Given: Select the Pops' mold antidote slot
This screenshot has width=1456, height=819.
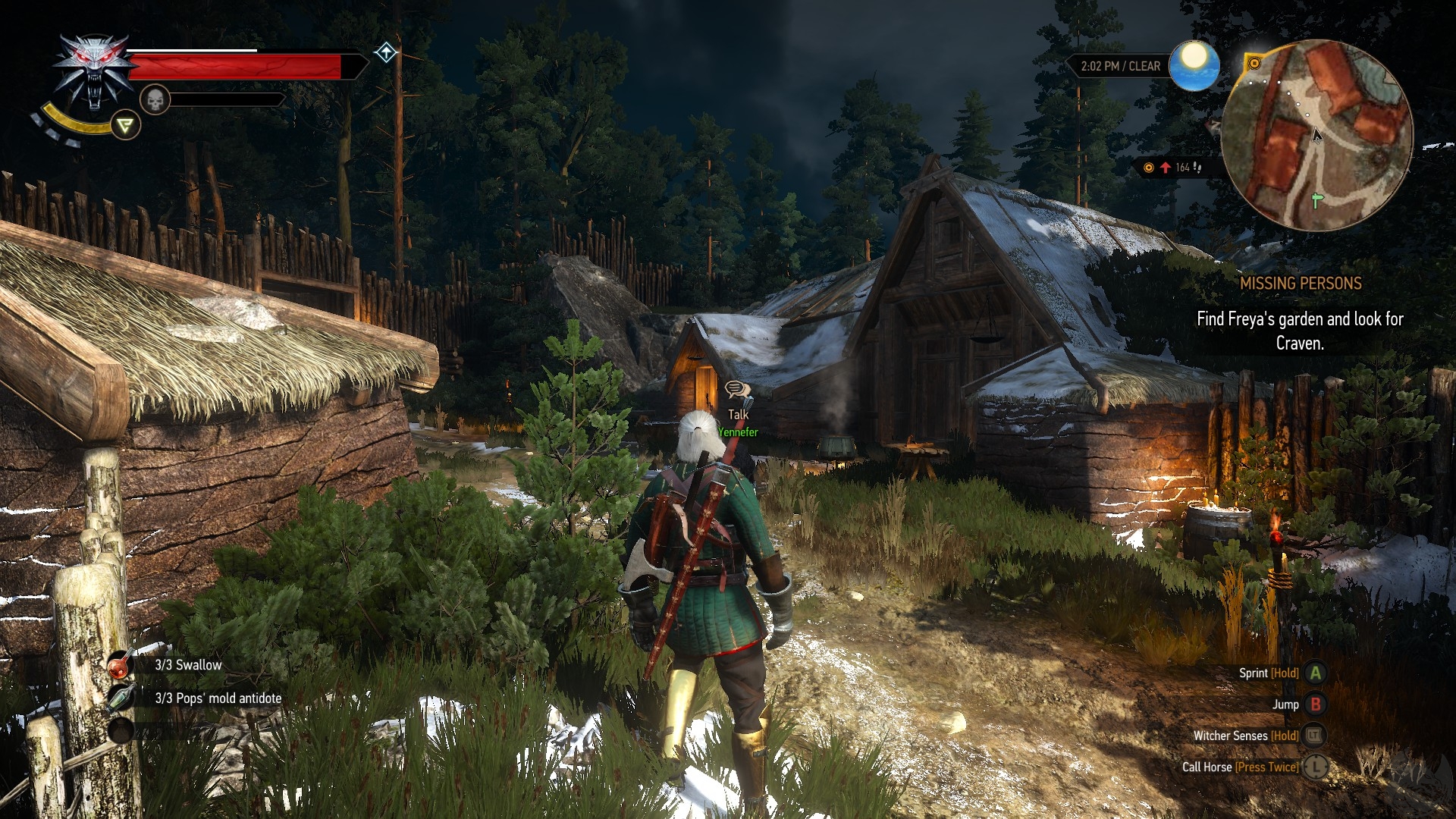Looking at the screenshot, I should click(x=121, y=698).
